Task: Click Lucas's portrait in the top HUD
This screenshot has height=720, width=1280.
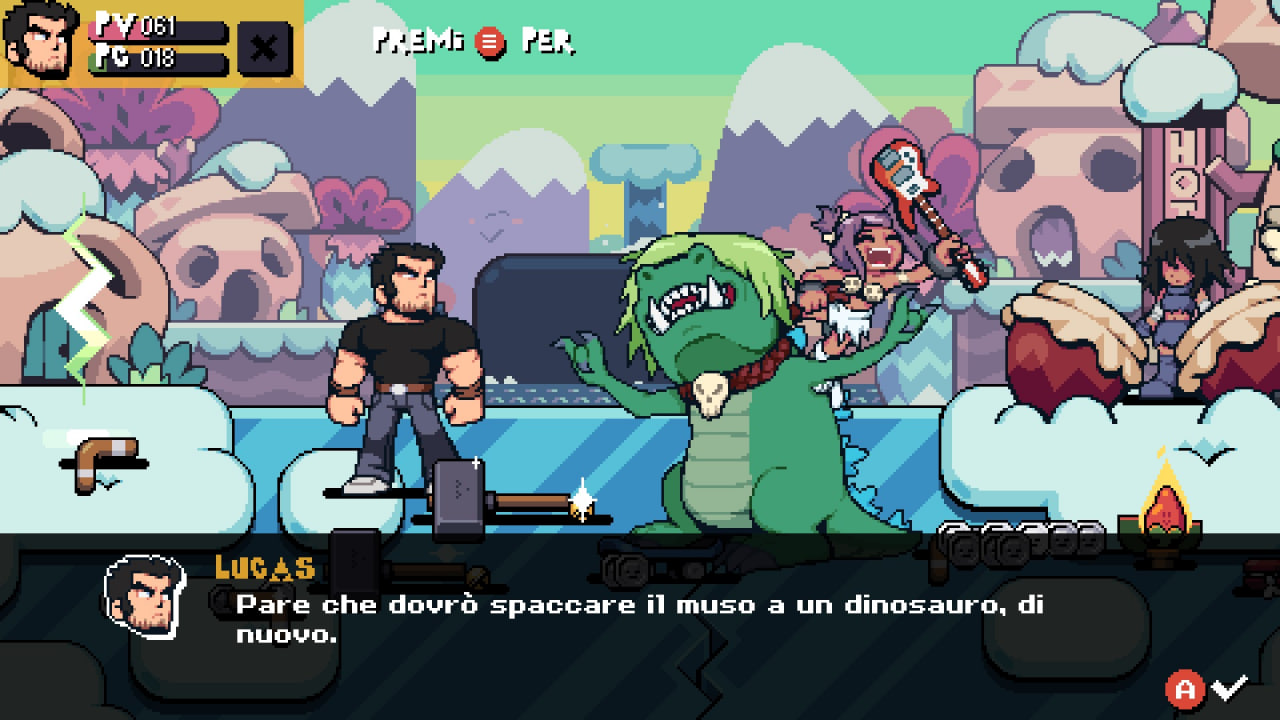Action: coord(42,40)
